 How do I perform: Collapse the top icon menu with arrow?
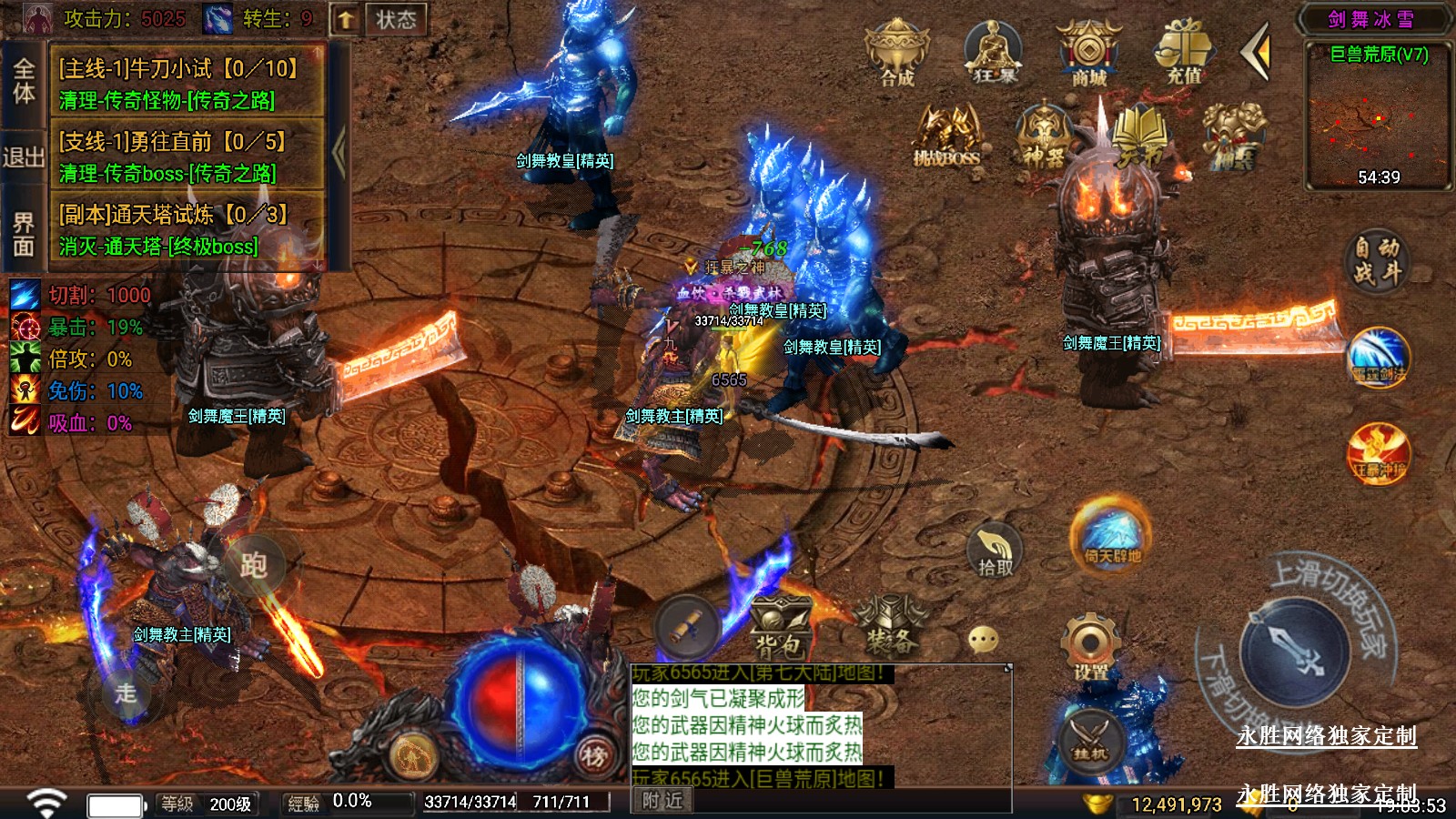[x=1256, y=53]
